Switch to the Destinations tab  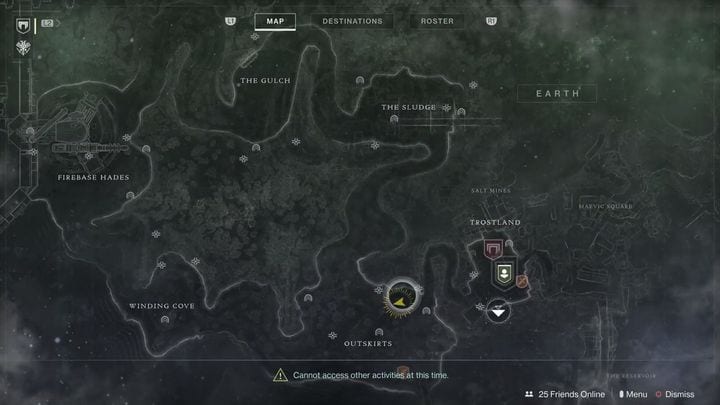[352, 21]
